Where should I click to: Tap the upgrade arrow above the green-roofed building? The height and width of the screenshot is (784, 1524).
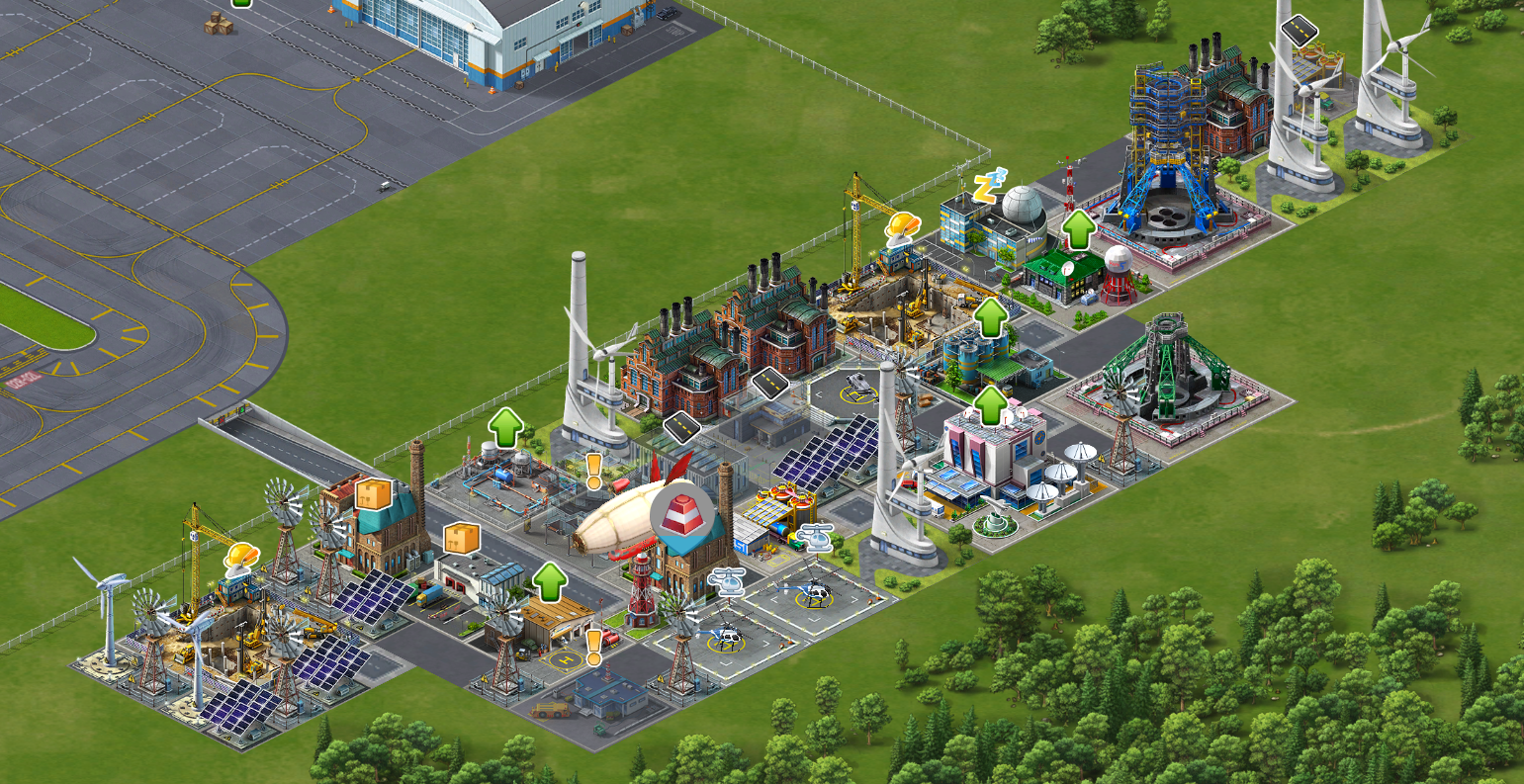pyautogui.click(x=1079, y=229)
